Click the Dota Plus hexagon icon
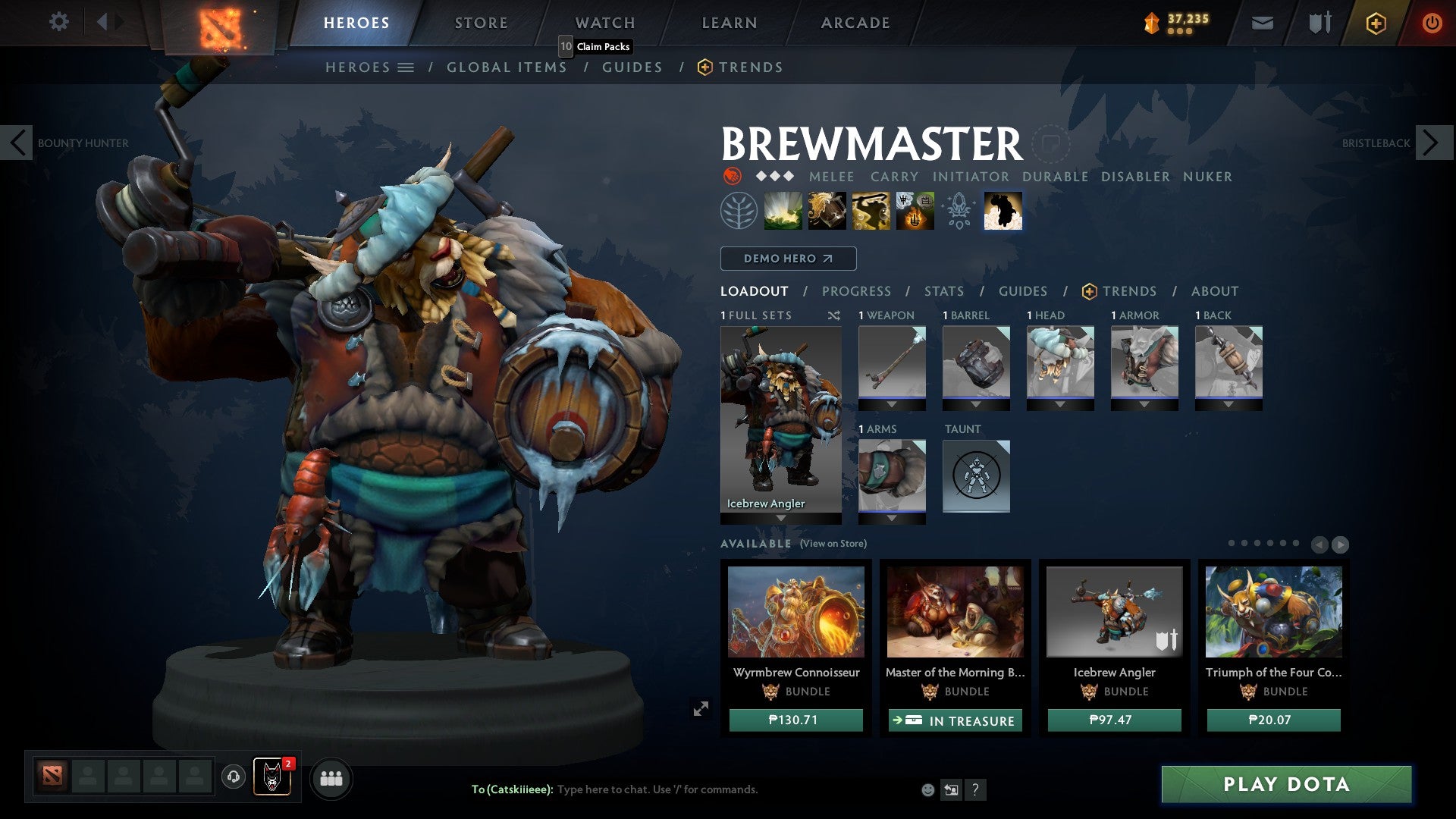The width and height of the screenshot is (1456, 819). pyautogui.click(x=1376, y=24)
